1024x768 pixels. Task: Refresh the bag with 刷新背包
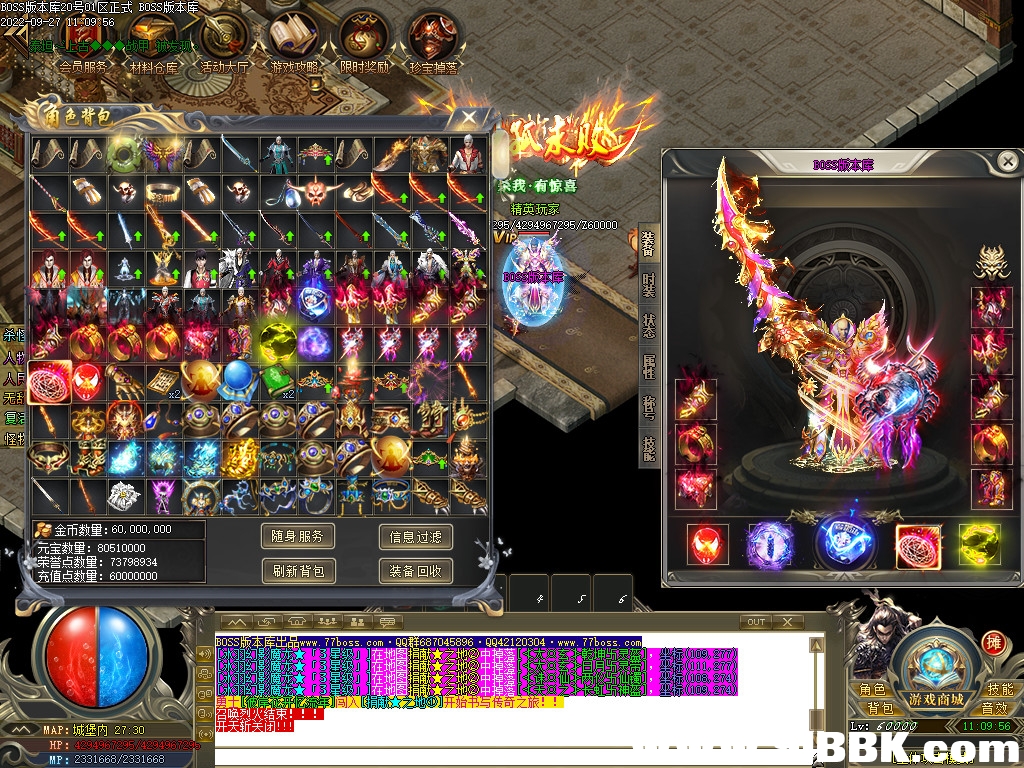298,571
